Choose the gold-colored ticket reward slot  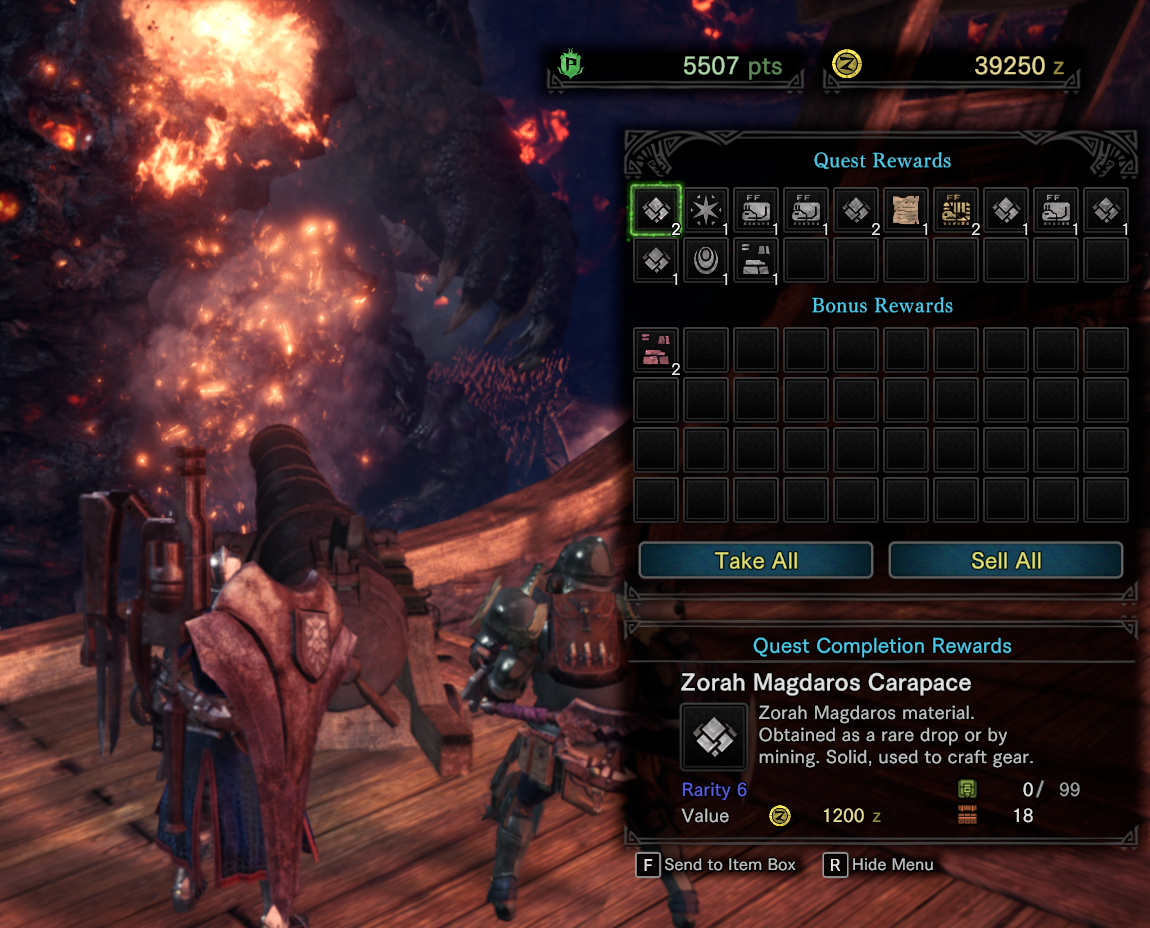[956, 209]
